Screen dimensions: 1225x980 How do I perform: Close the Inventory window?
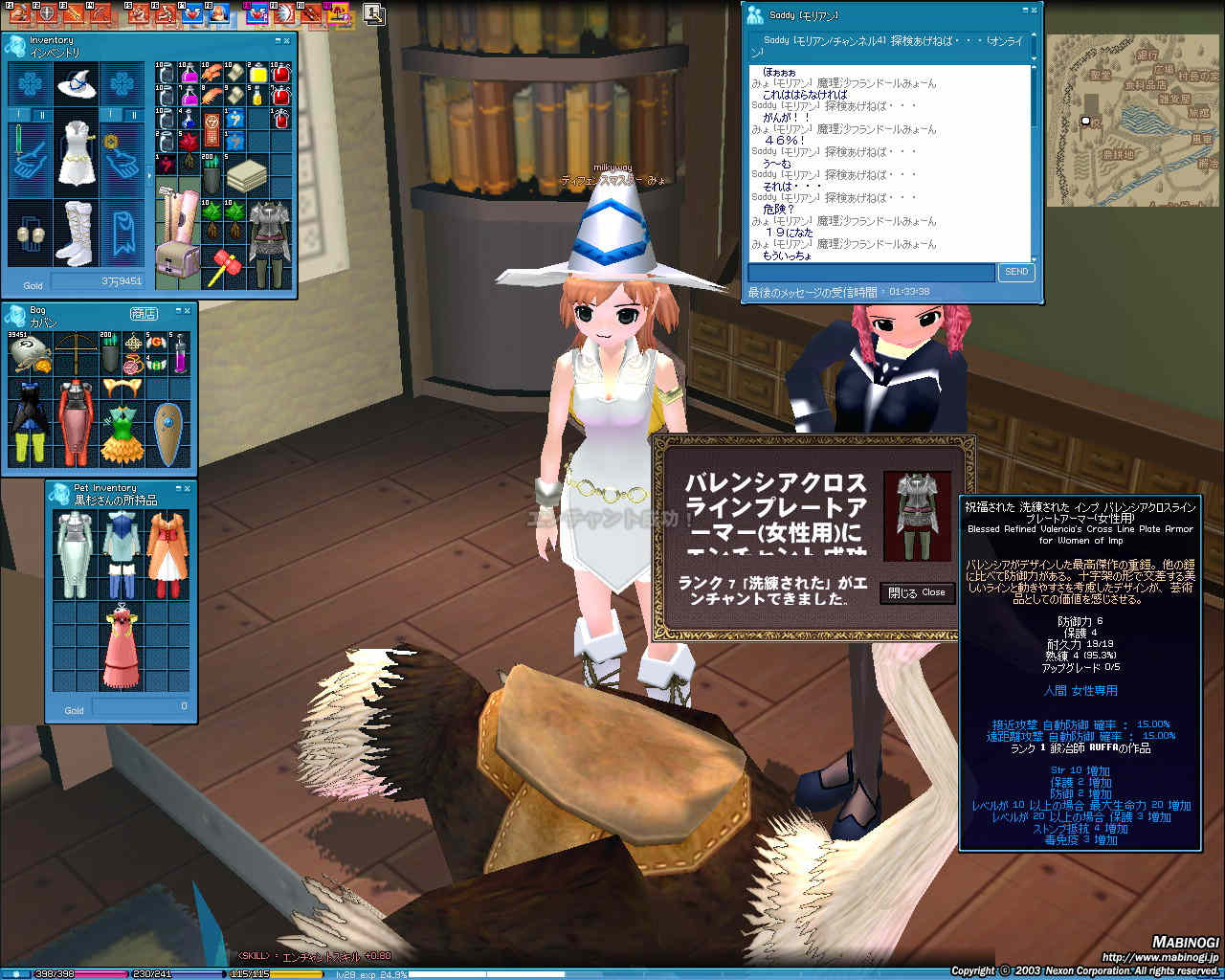point(288,41)
